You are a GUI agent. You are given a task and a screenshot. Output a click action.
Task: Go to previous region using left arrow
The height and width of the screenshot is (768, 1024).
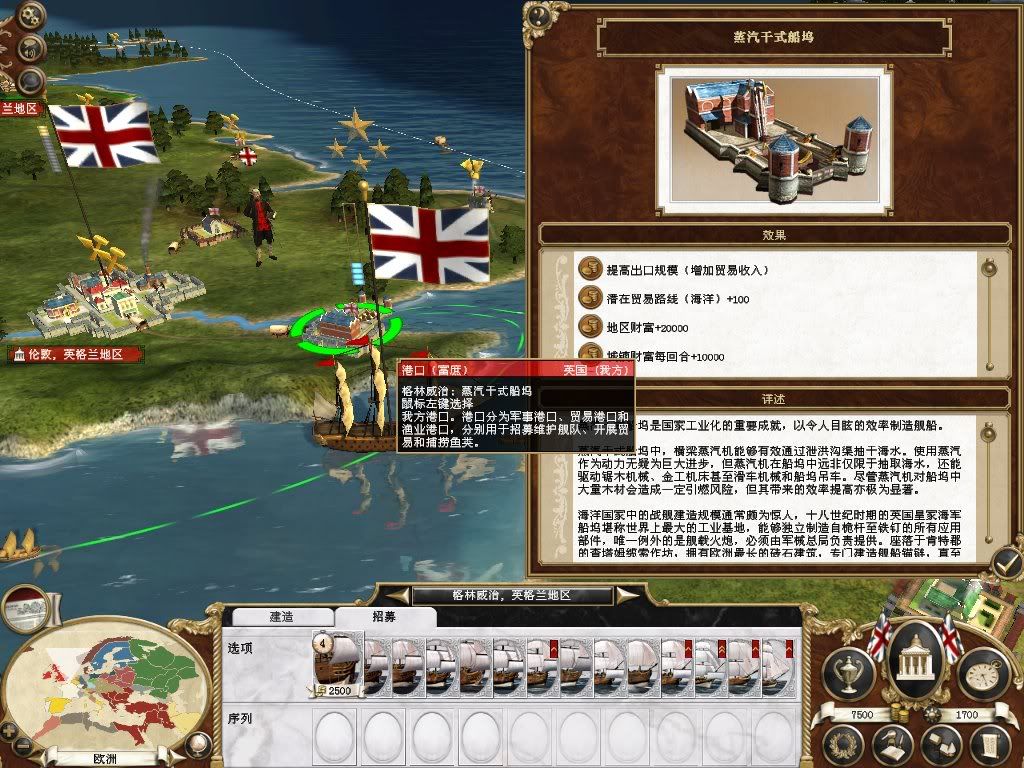point(399,596)
